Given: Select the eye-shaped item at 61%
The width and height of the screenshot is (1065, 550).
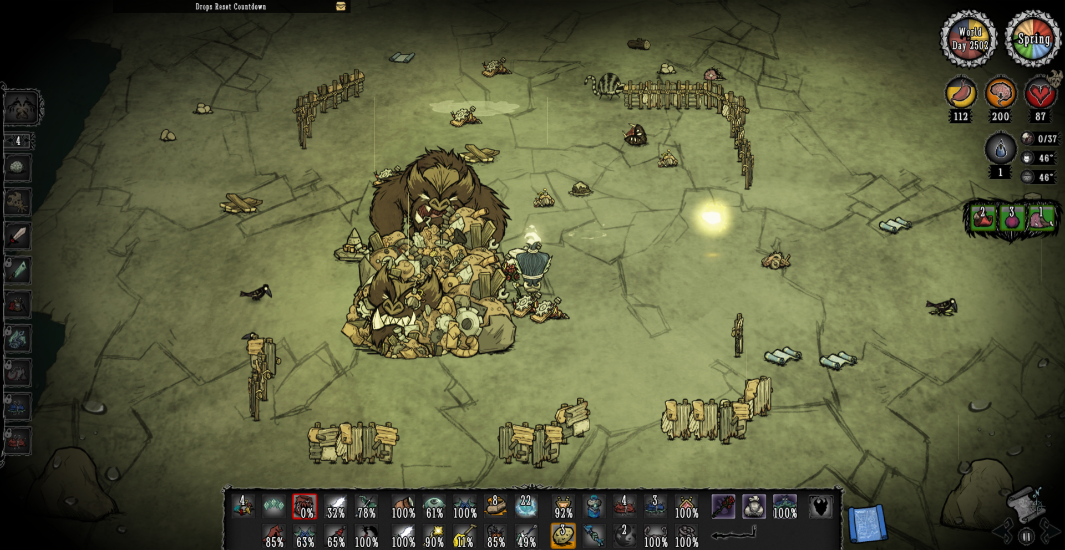Looking at the screenshot, I should click(434, 507).
